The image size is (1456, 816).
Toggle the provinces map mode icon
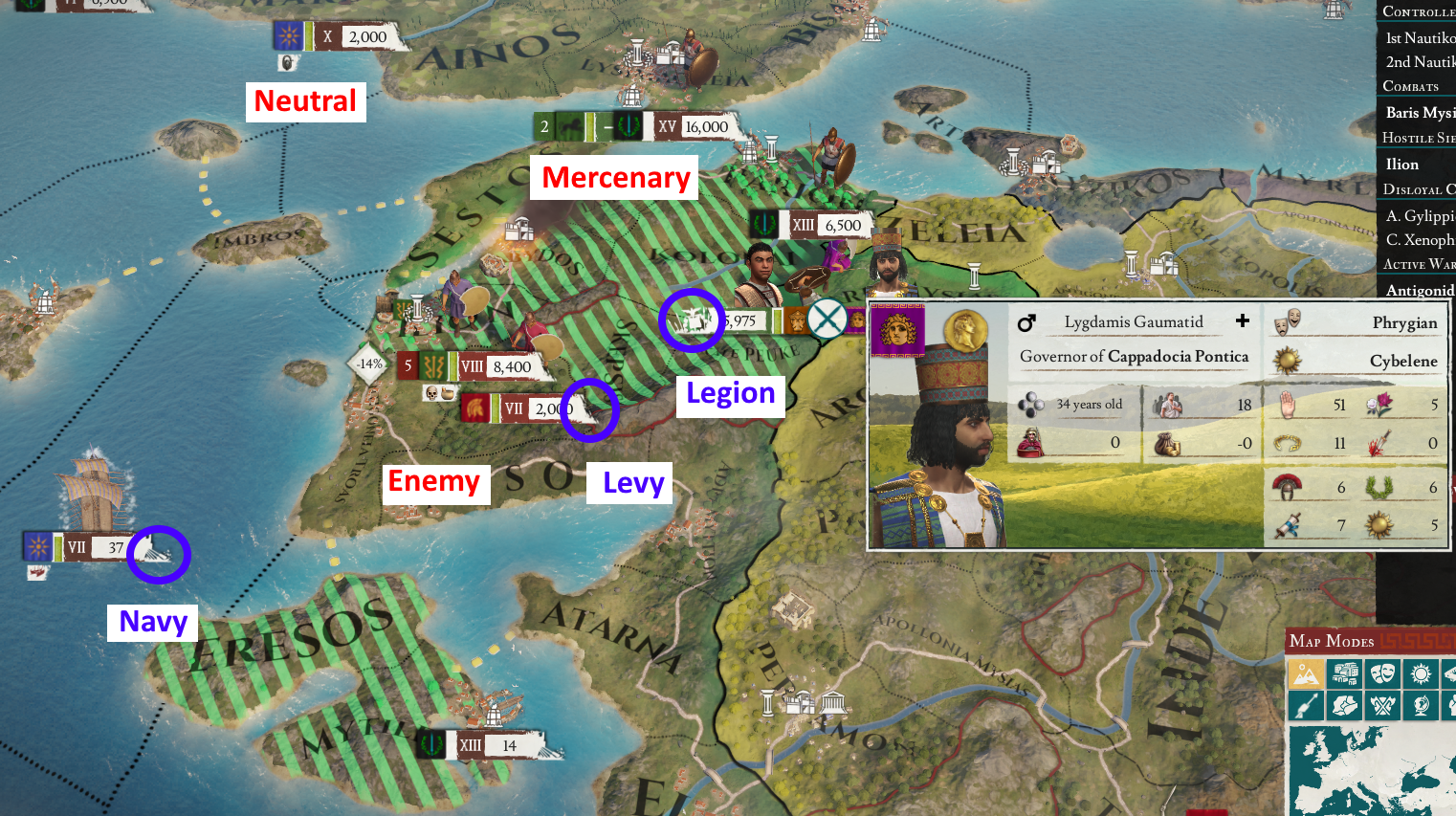1345,705
